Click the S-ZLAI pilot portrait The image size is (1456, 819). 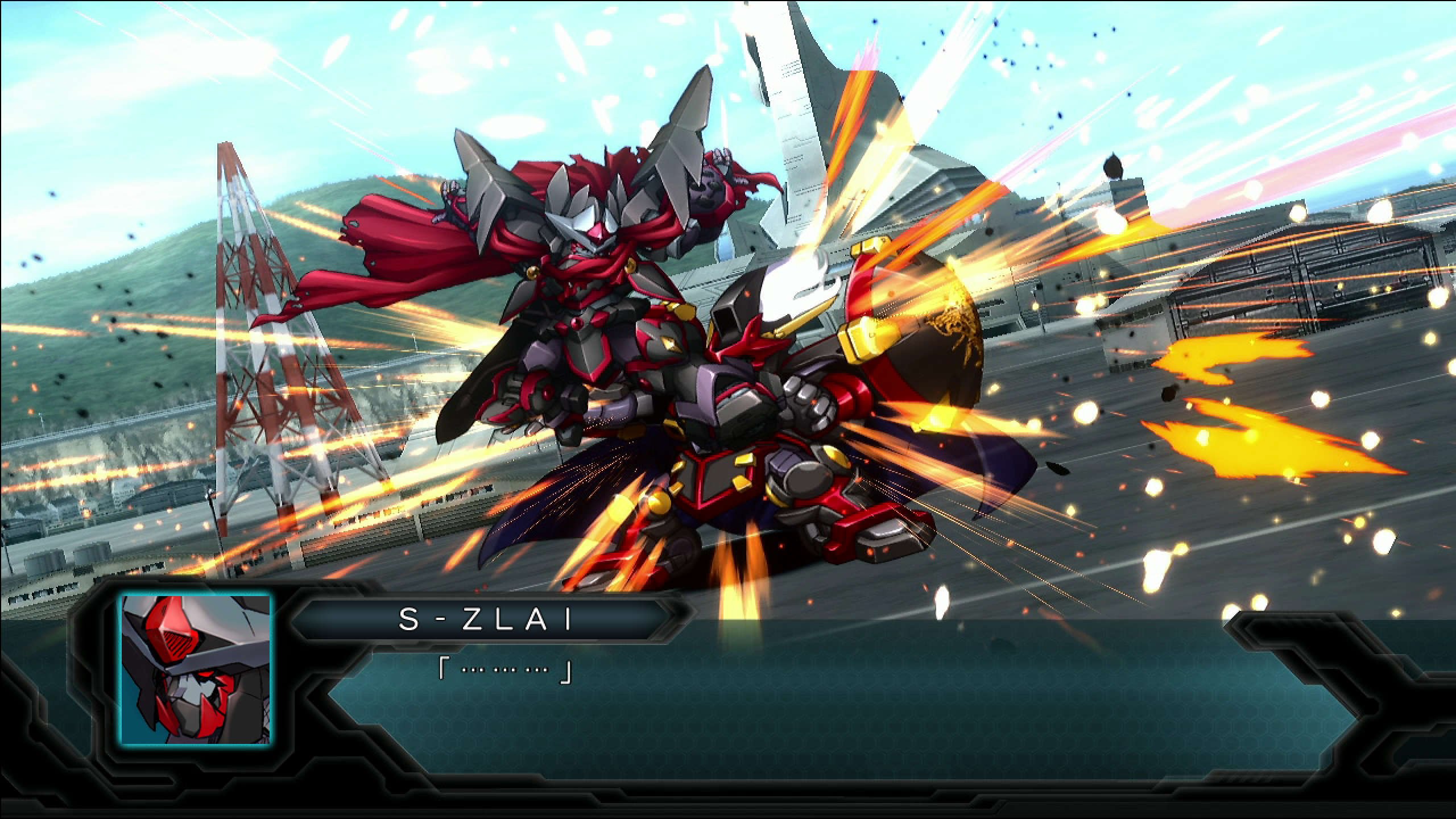click(195, 669)
